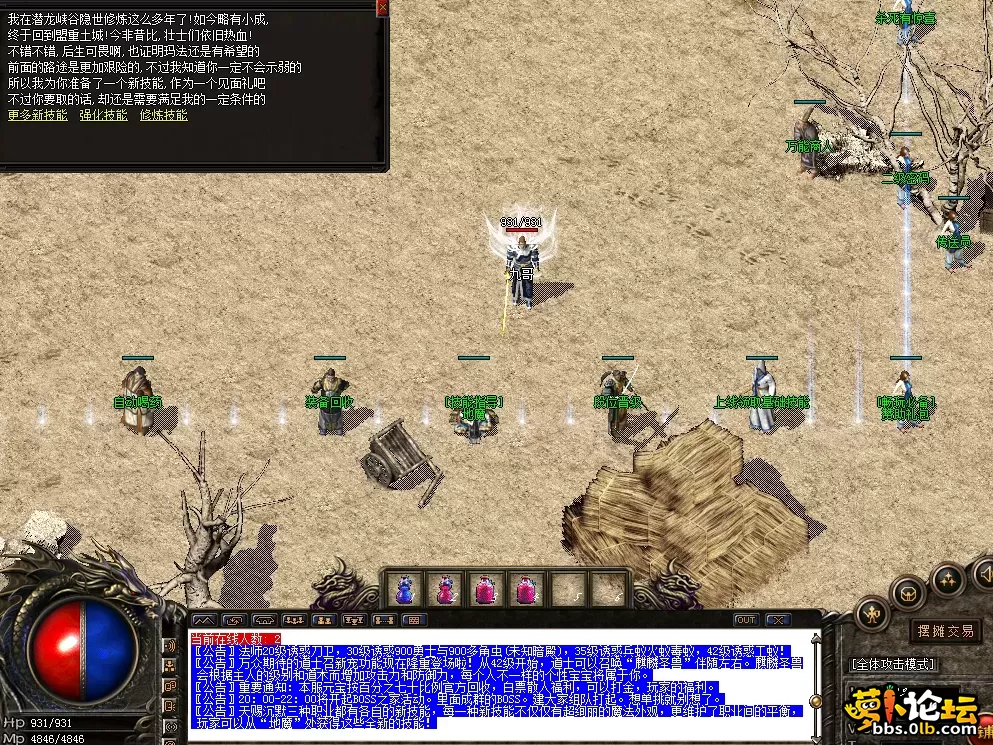993x745 pixels.
Task: Click the OUT button on chat bar
Action: [746, 620]
